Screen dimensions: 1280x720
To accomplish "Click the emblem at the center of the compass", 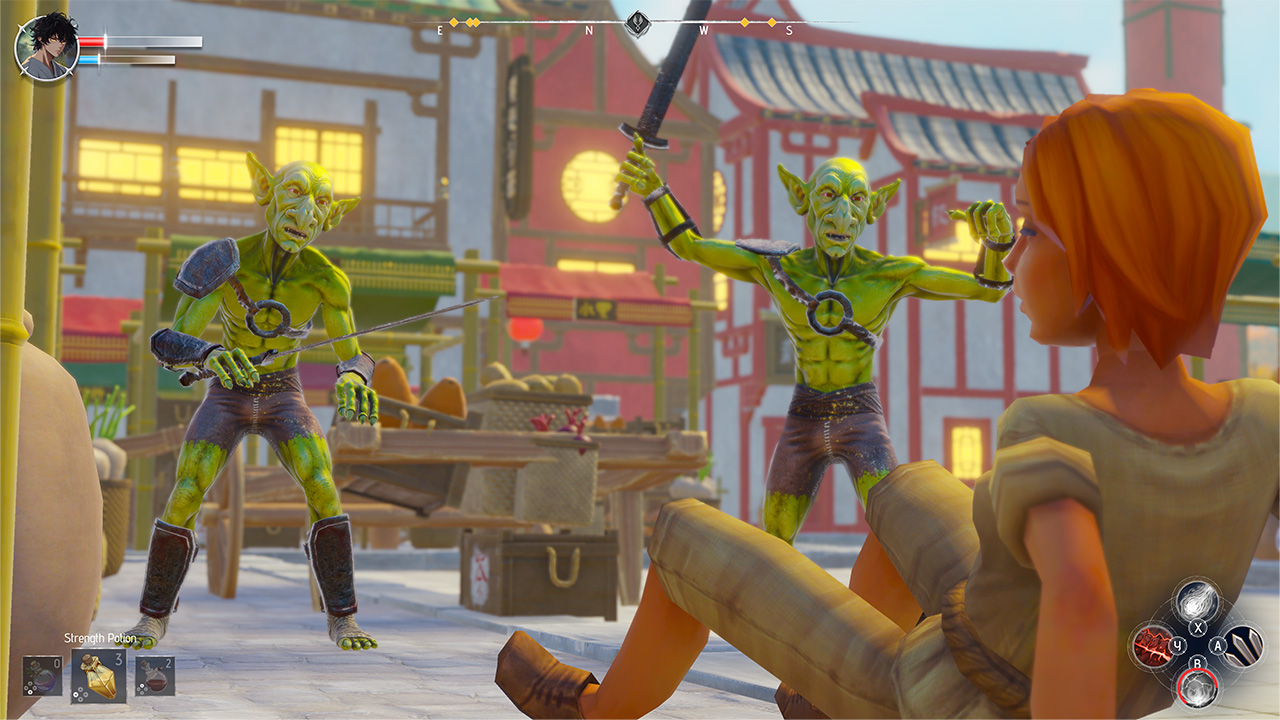I will click(638, 23).
